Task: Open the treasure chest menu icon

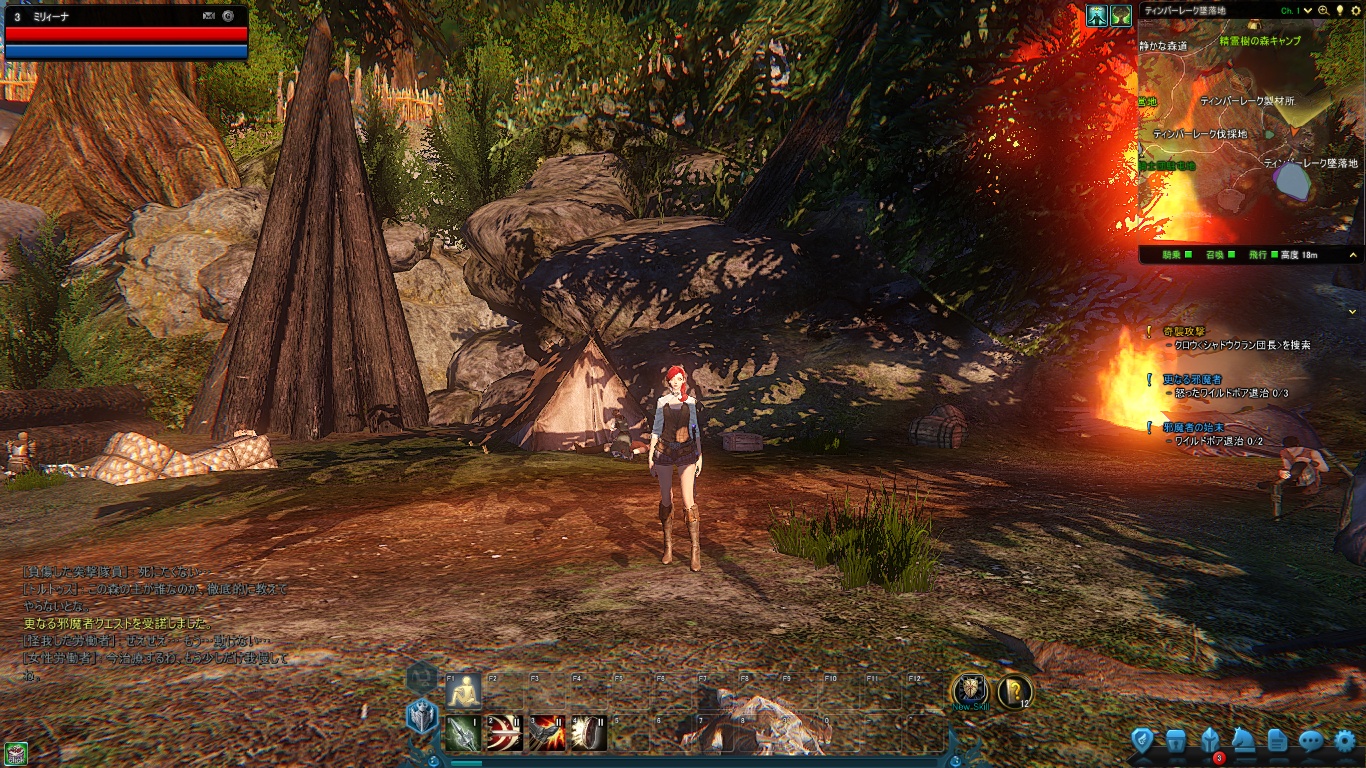Action: [x=1176, y=741]
